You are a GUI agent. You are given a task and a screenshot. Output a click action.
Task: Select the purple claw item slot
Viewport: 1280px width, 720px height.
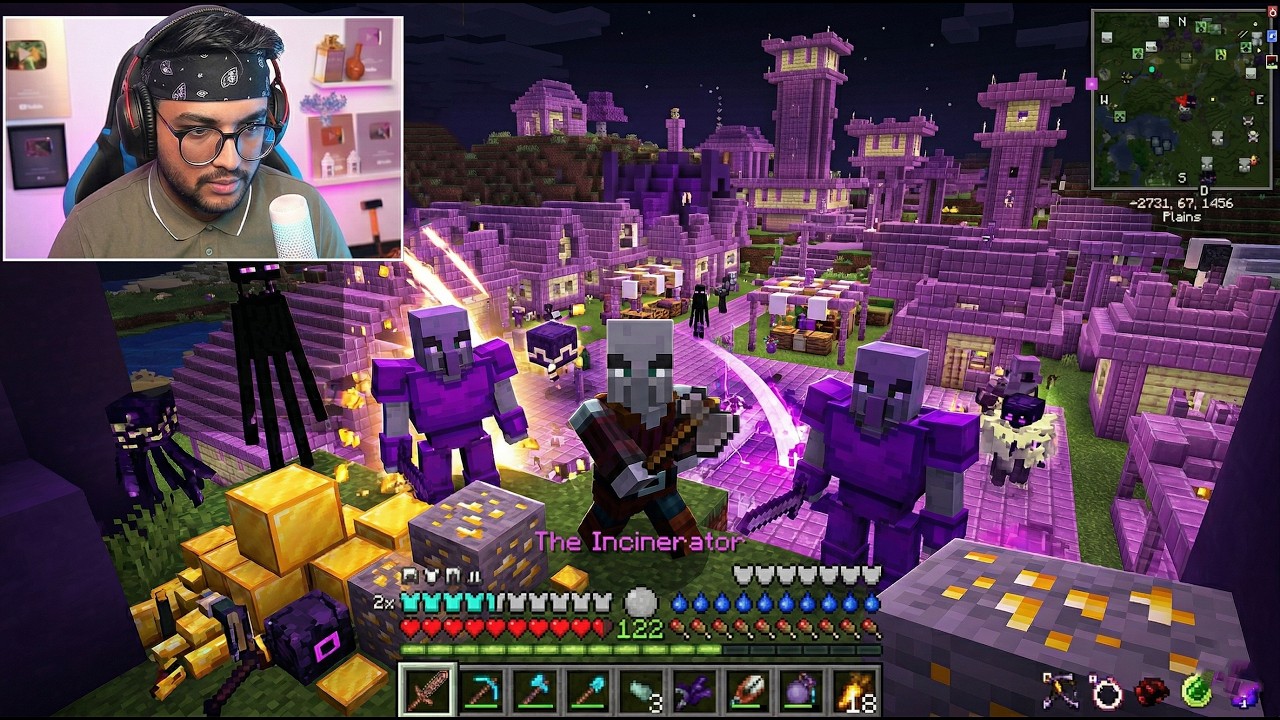click(693, 690)
